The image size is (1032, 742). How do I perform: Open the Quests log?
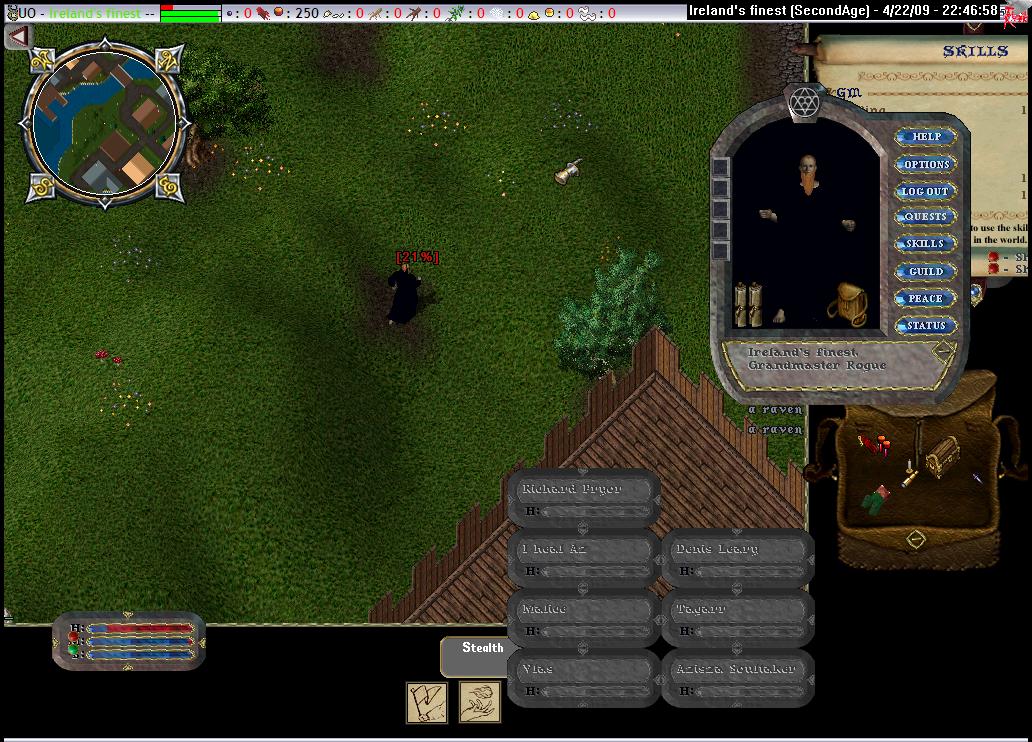pyautogui.click(x=925, y=217)
